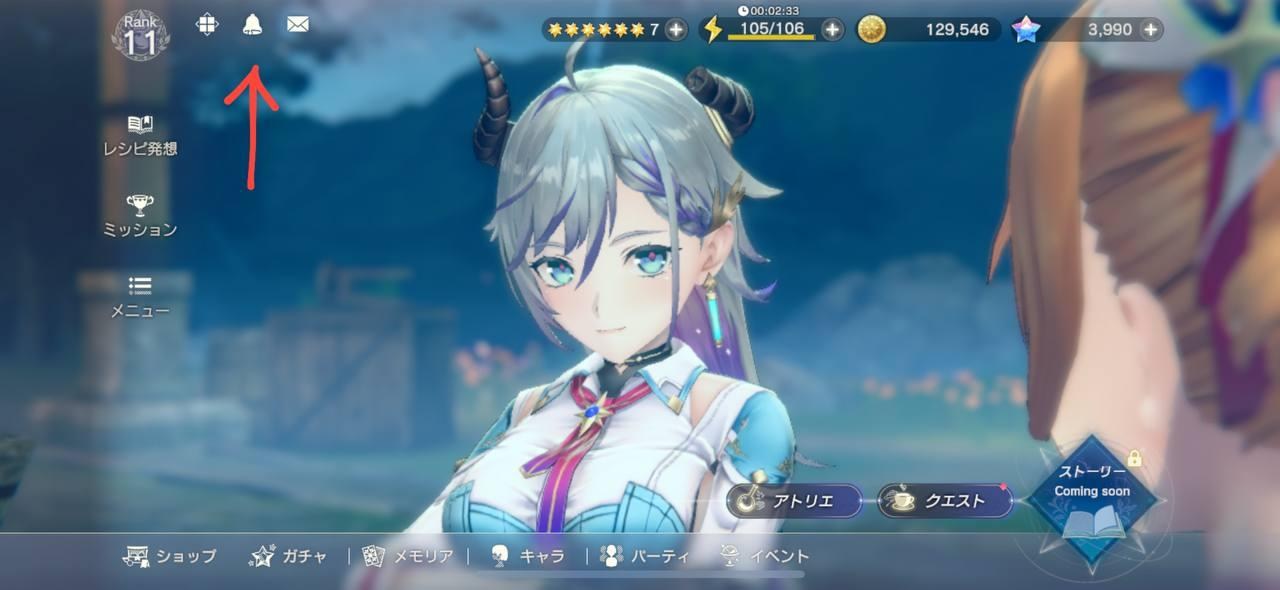Open ミッション missions menu
1280x590 pixels.
tap(140, 216)
